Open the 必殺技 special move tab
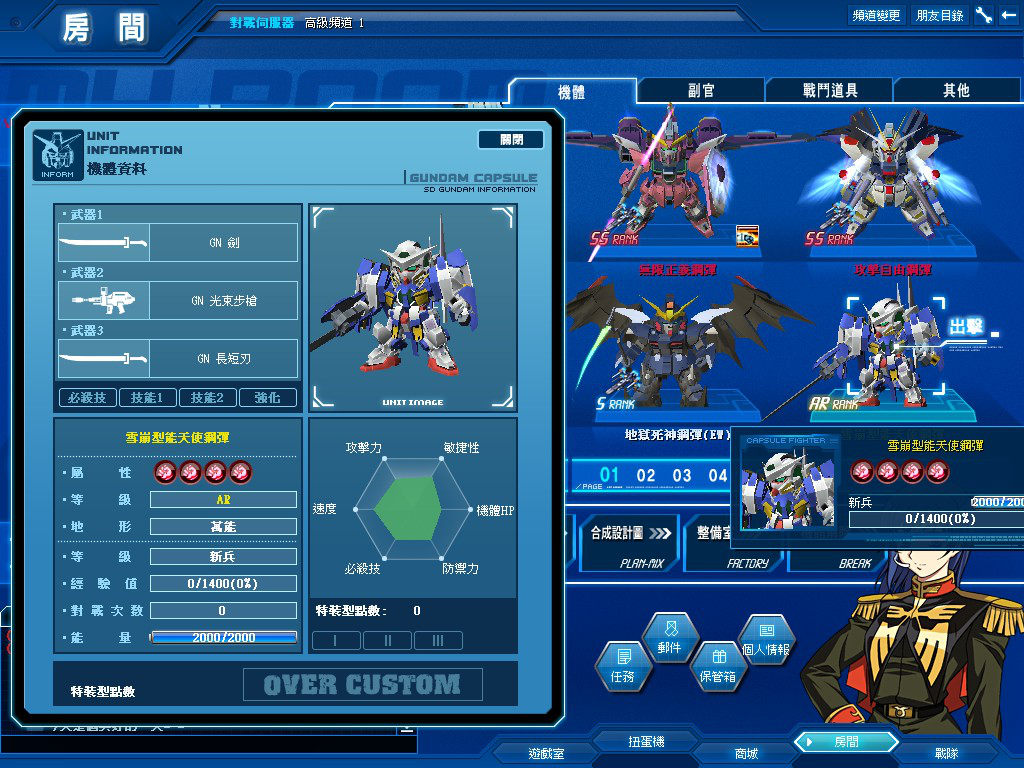The height and width of the screenshot is (768, 1024). (88, 397)
